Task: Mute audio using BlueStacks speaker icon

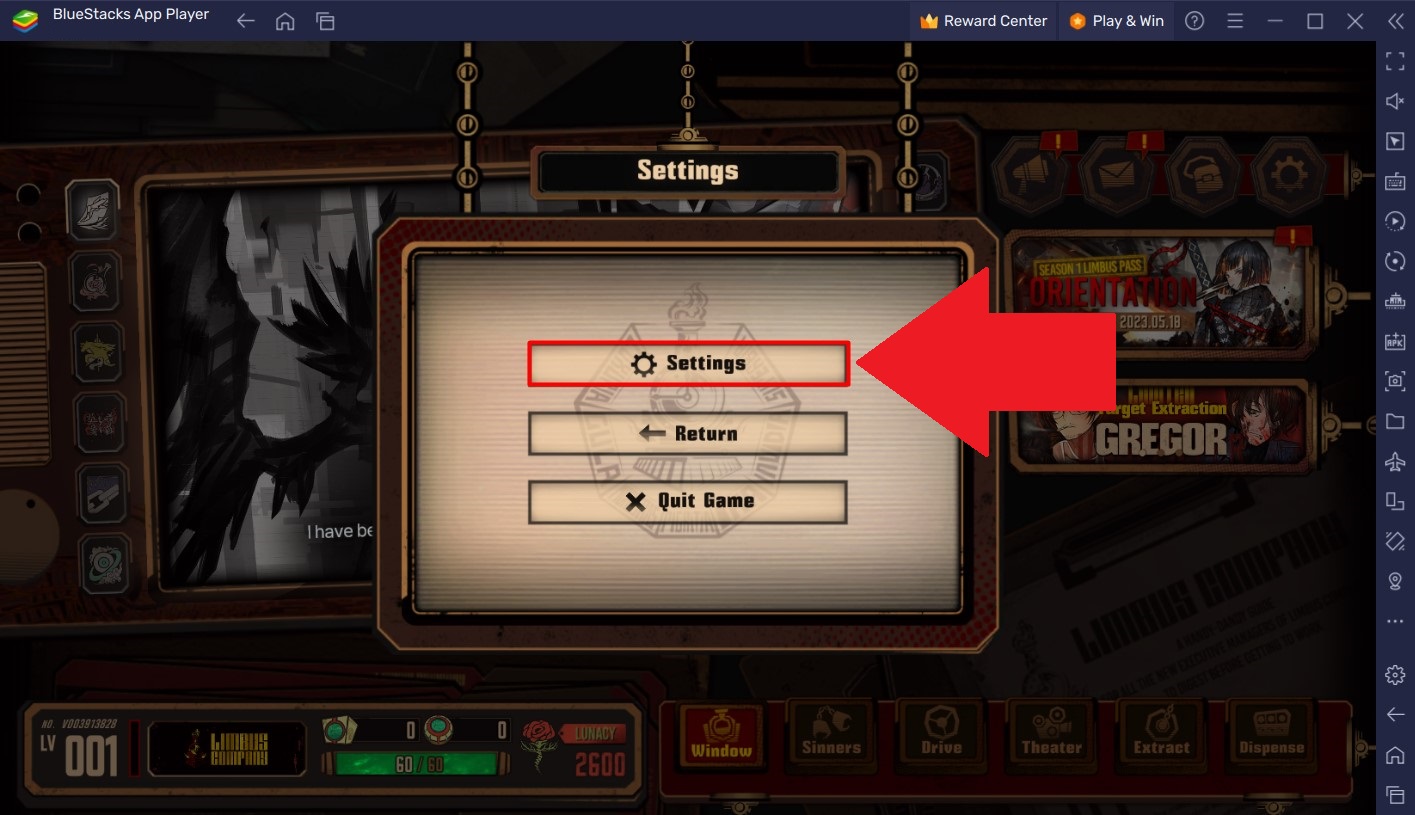Action: click(x=1395, y=101)
